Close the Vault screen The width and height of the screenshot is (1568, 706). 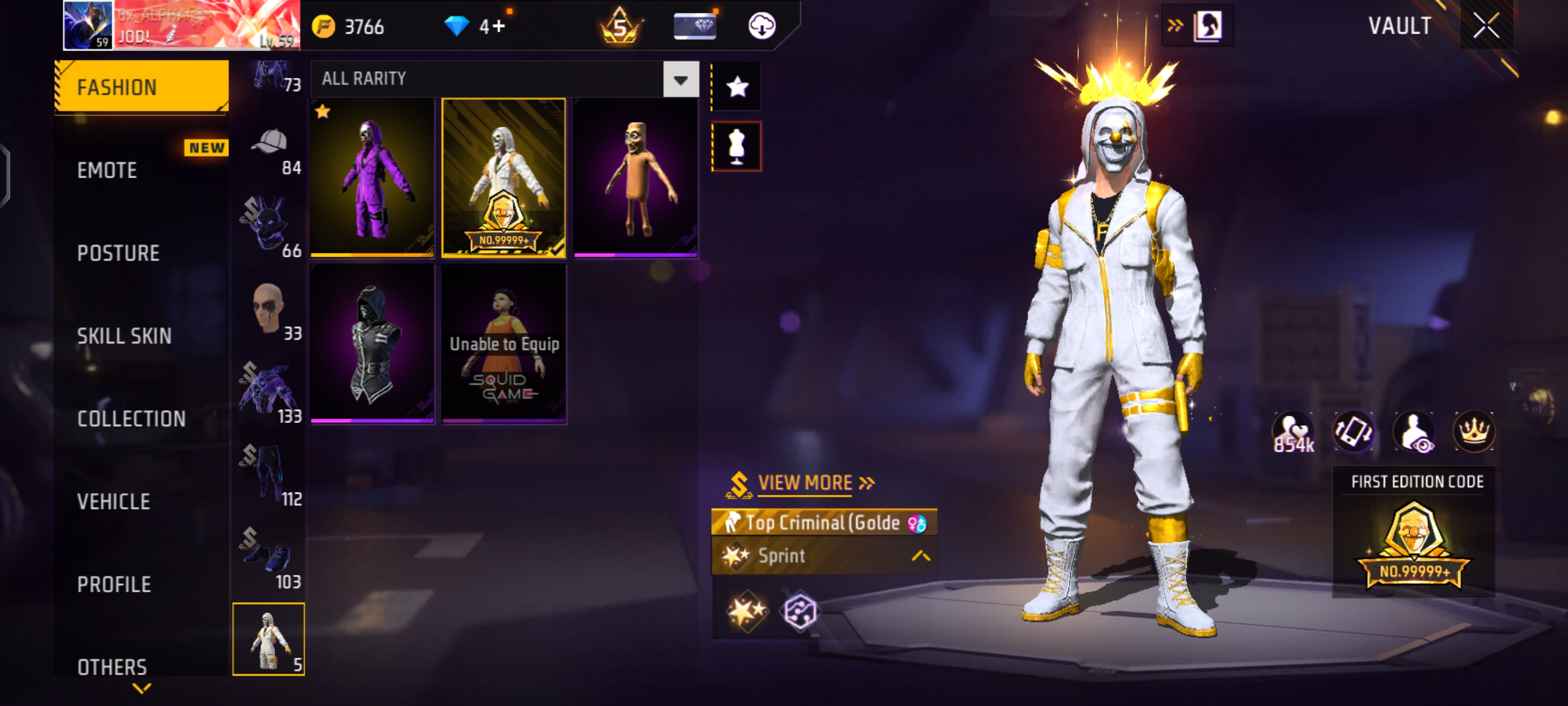(1485, 26)
